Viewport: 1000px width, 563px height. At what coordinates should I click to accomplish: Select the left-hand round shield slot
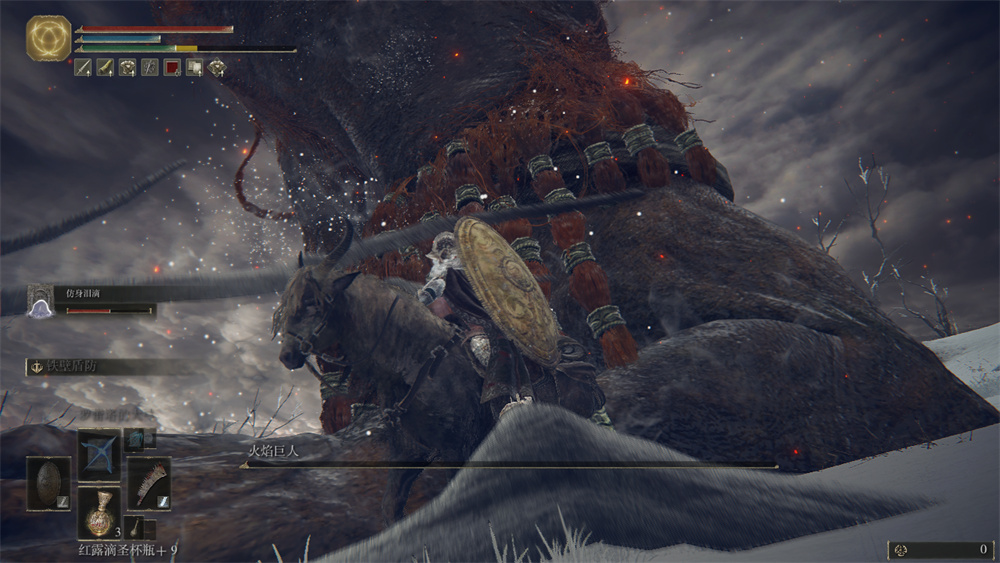point(48,483)
